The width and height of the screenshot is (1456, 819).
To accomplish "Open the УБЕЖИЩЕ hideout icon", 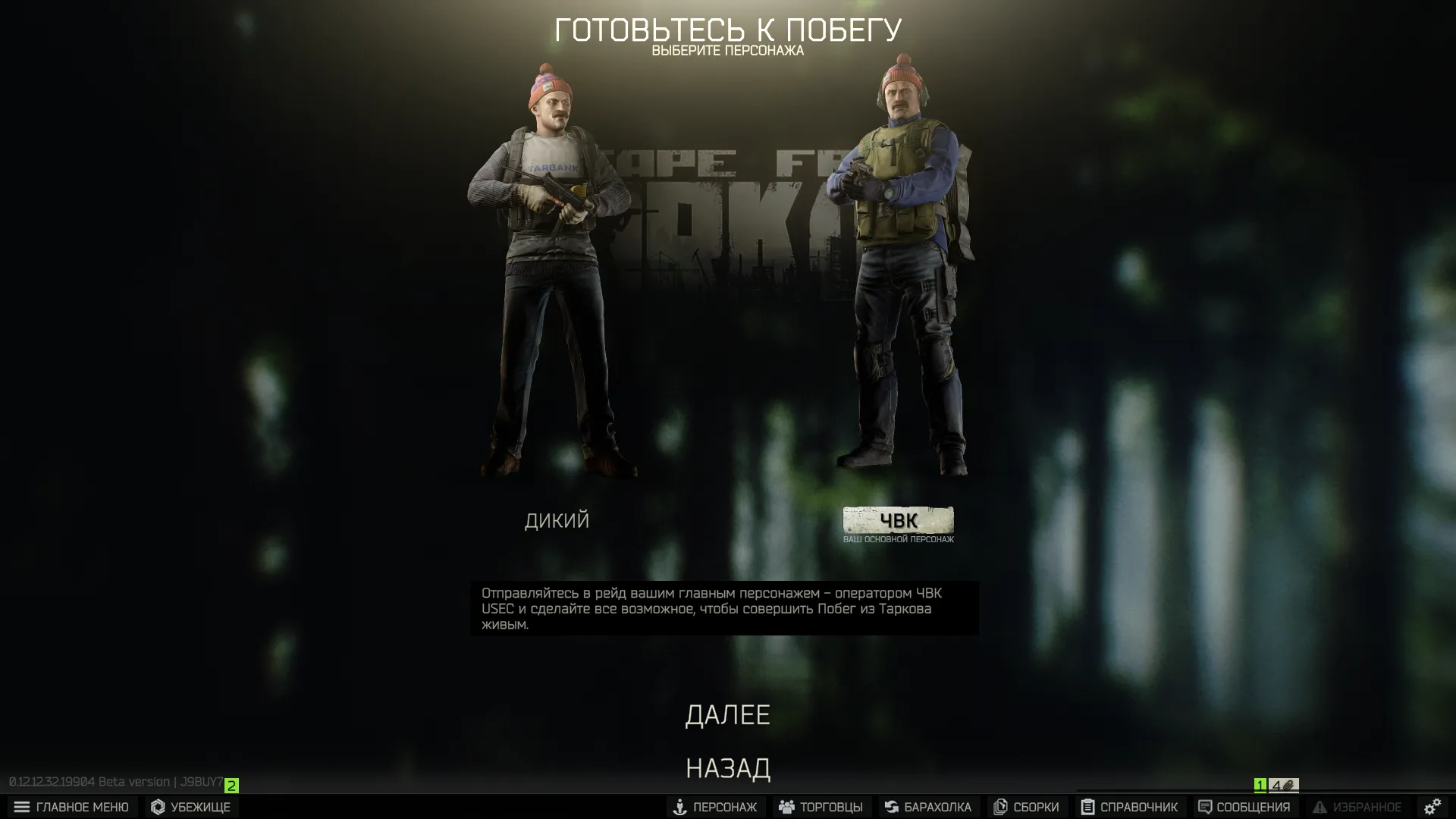I will (159, 807).
